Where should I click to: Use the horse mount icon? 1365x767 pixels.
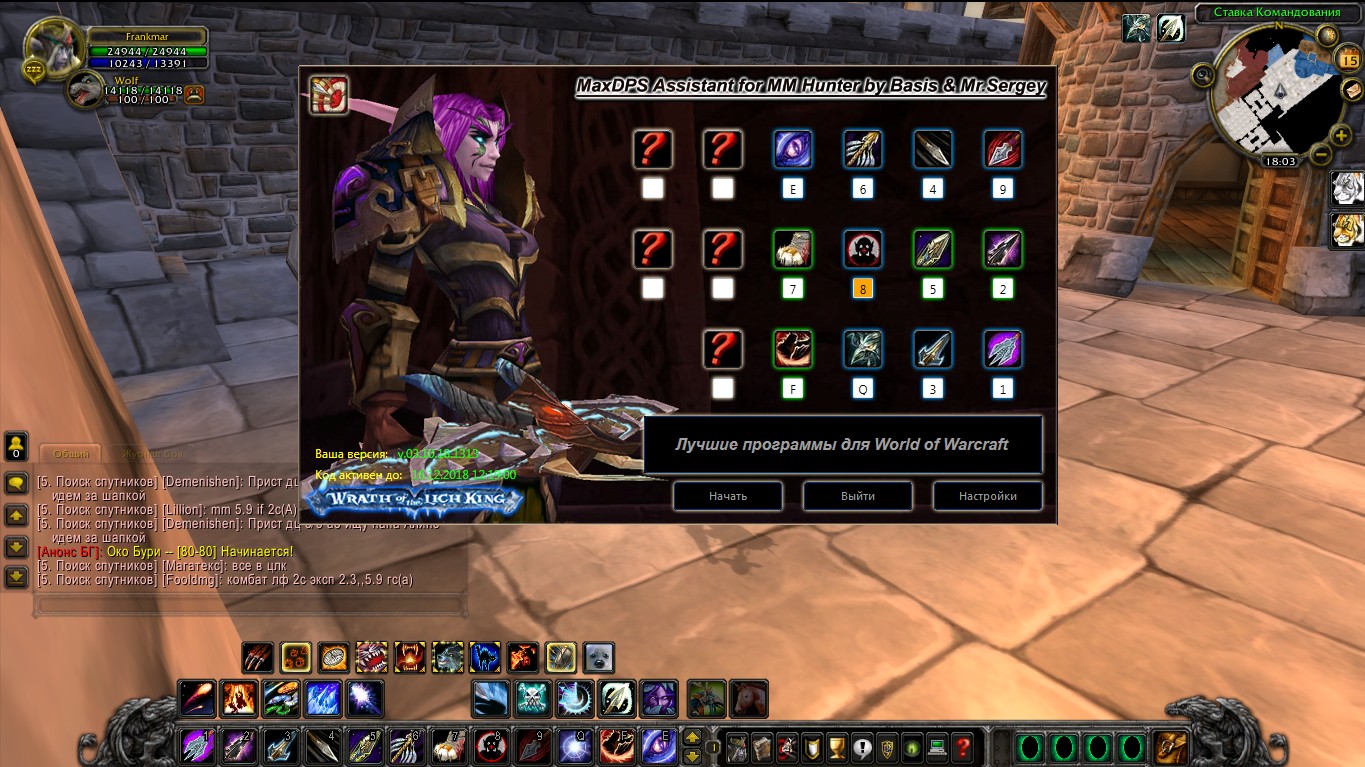pyautogui.click(x=748, y=698)
